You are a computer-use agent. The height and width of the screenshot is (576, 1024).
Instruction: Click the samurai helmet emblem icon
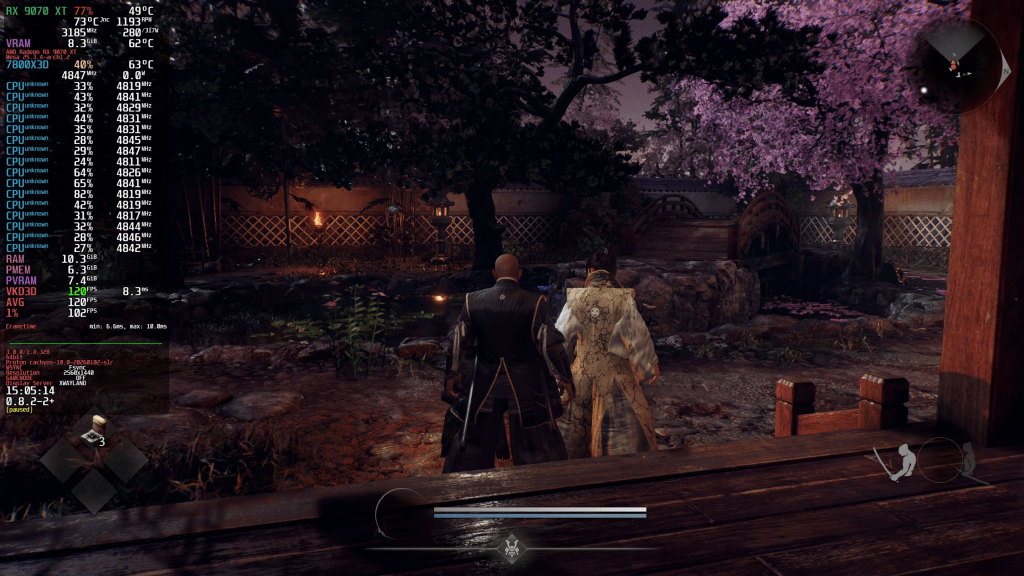click(x=513, y=547)
